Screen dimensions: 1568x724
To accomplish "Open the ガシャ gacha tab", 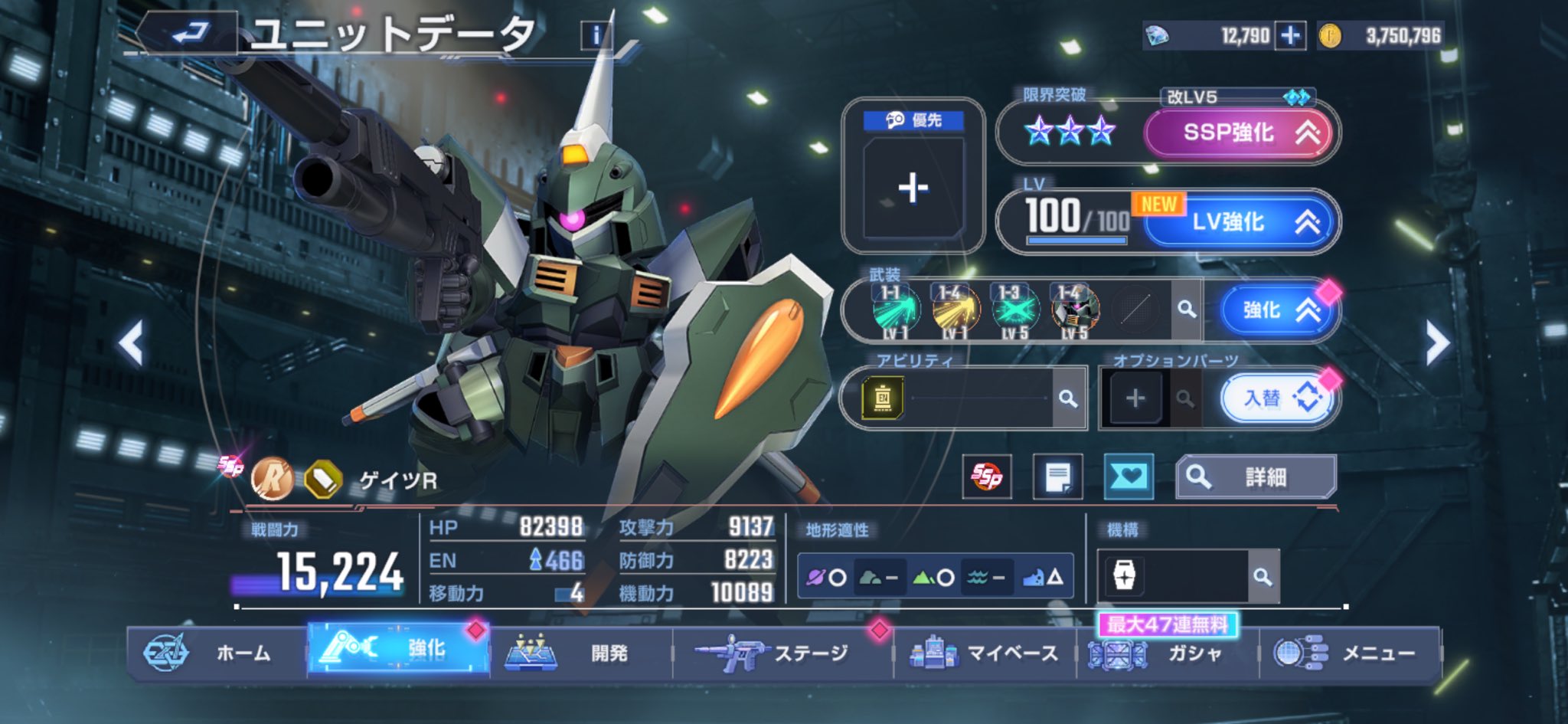I will coord(1168,653).
